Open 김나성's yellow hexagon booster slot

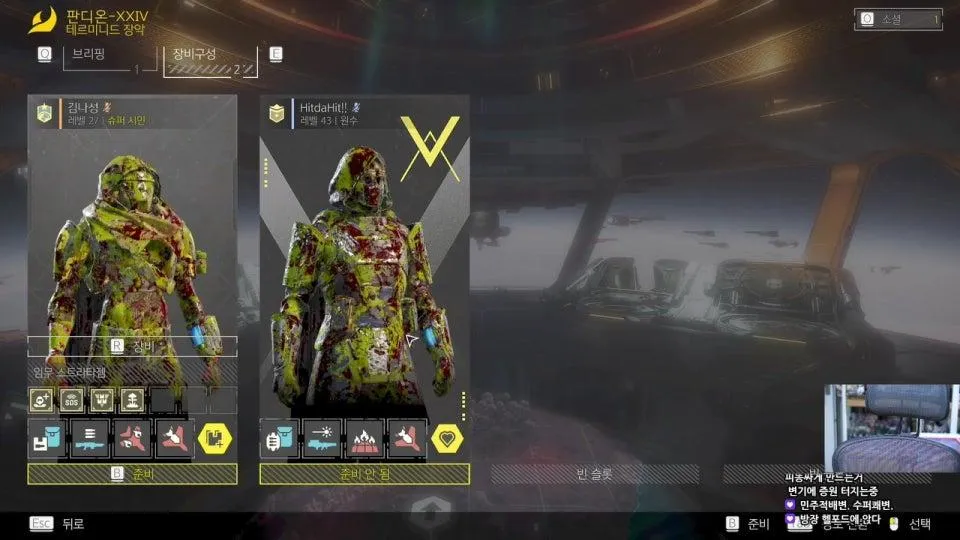click(x=215, y=438)
